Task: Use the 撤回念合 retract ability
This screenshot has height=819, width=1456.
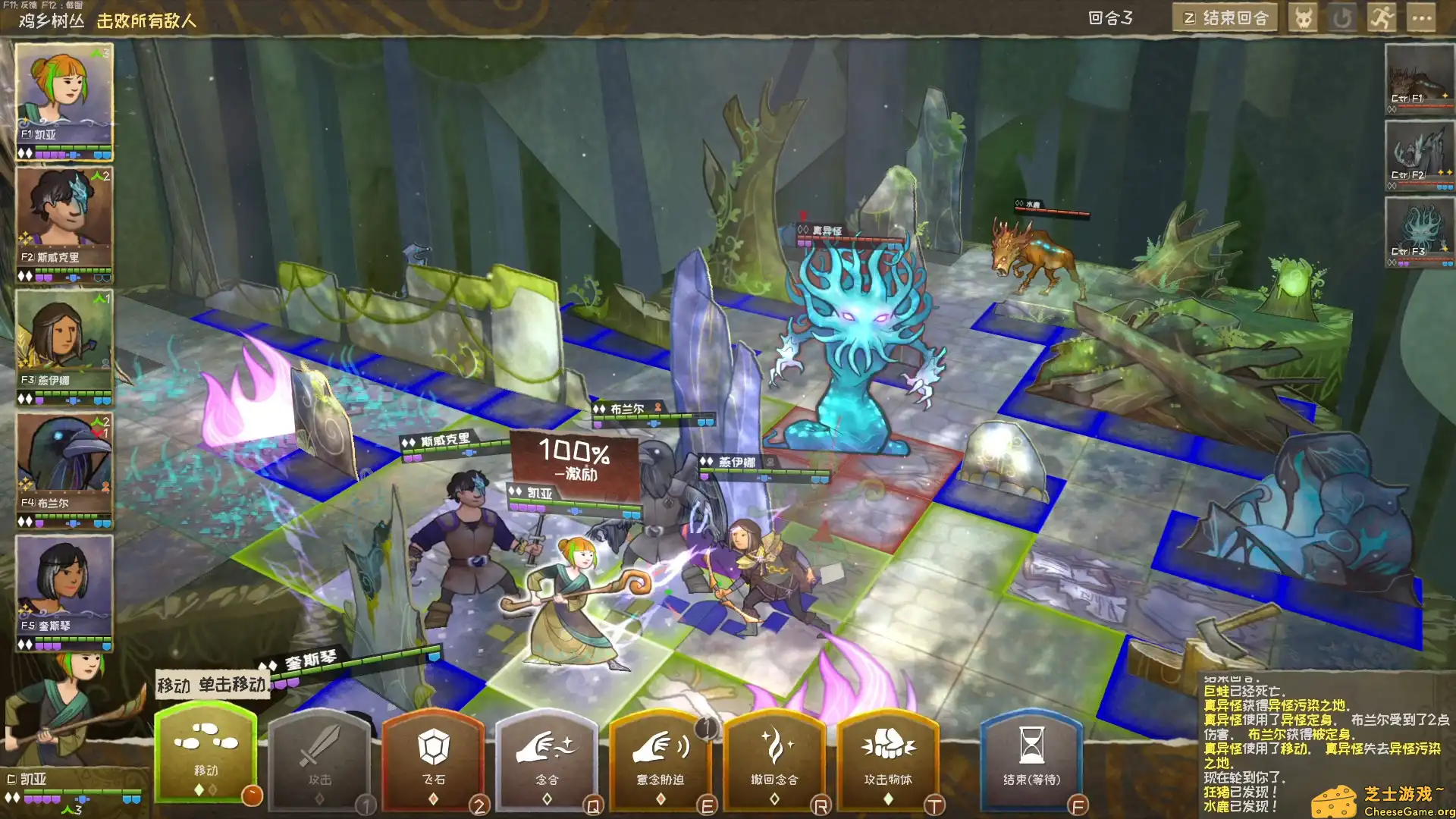Action: (x=775, y=758)
